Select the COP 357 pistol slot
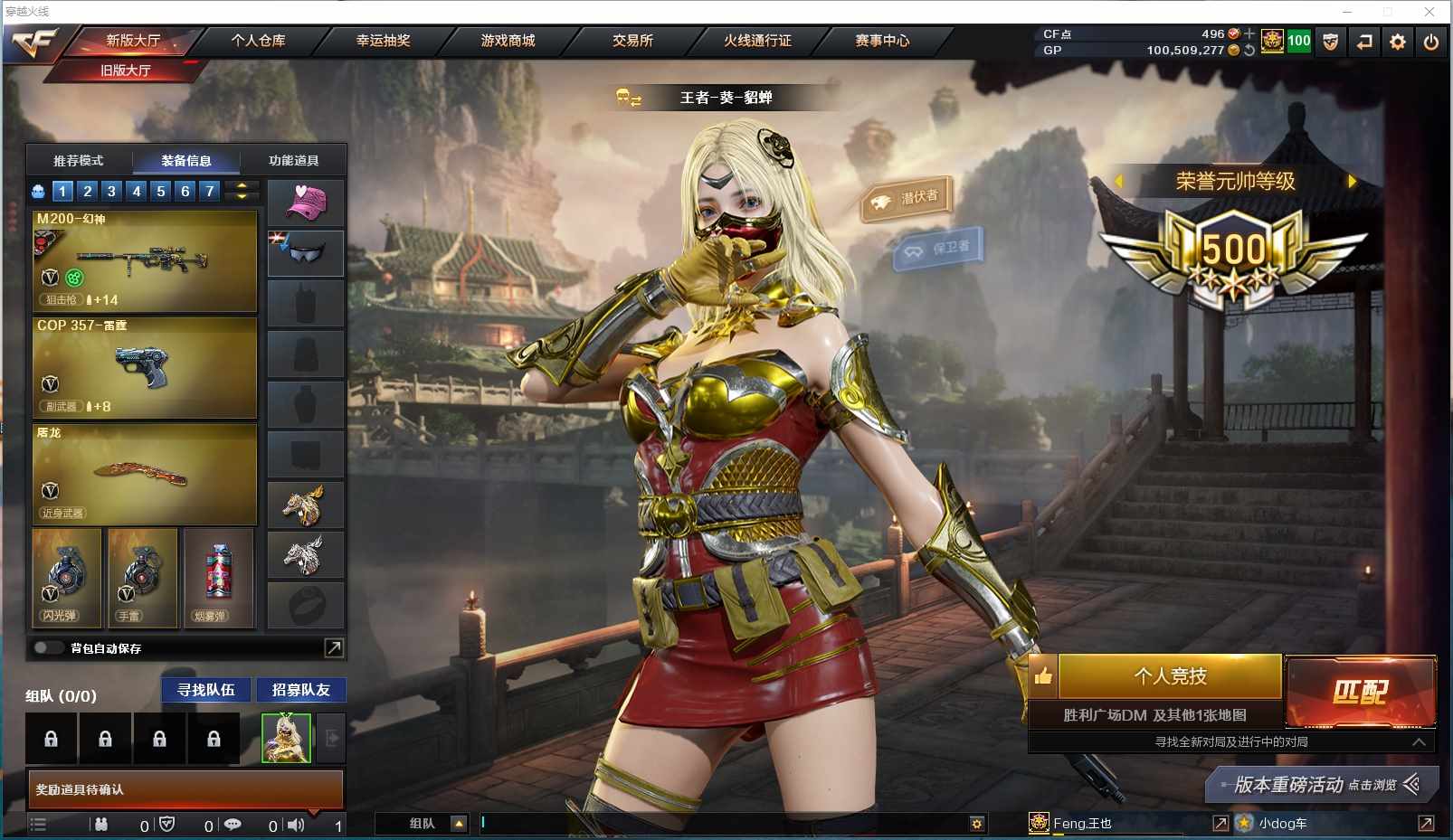 pos(145,367)
